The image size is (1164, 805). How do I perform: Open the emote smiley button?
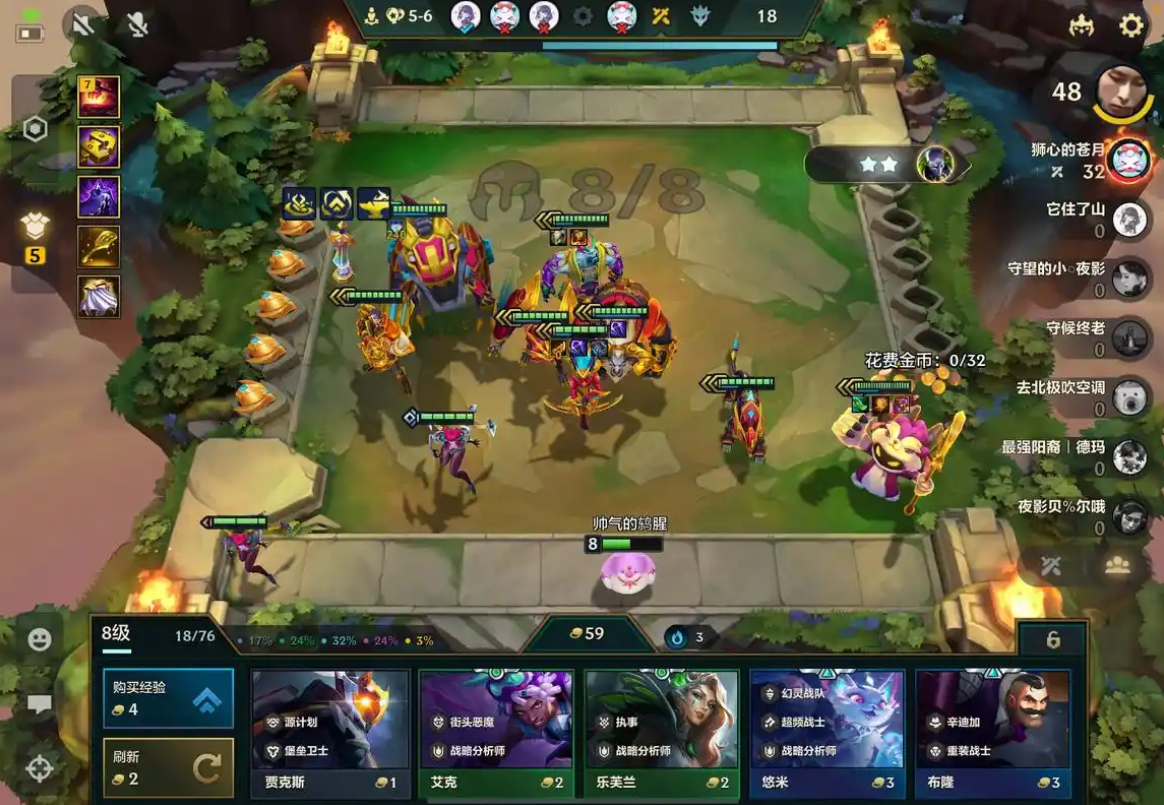(39, 639)
